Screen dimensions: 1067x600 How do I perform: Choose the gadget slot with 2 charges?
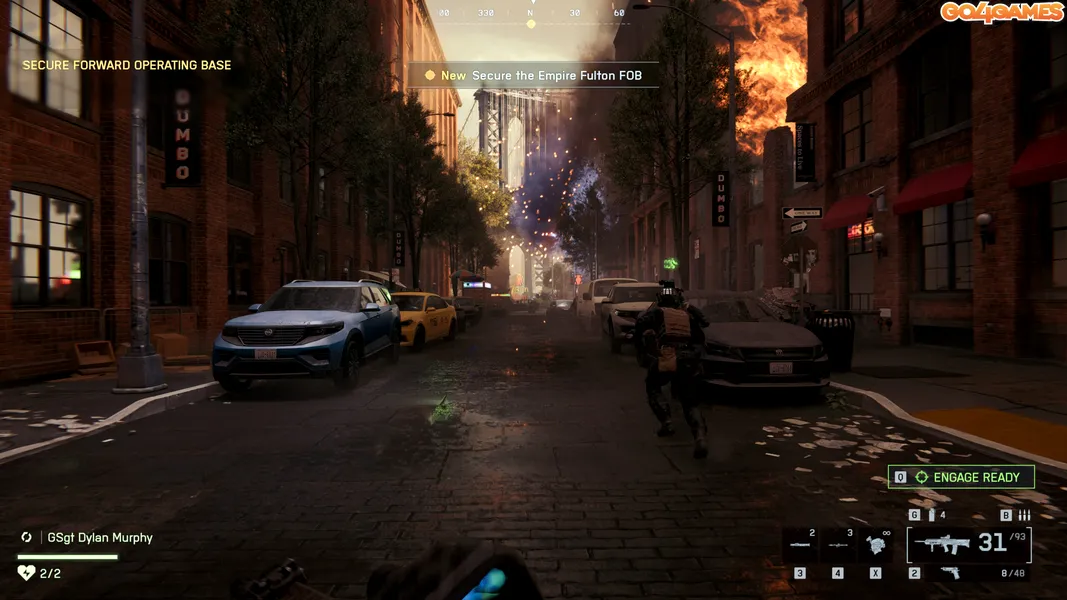[x=800, y=545]
